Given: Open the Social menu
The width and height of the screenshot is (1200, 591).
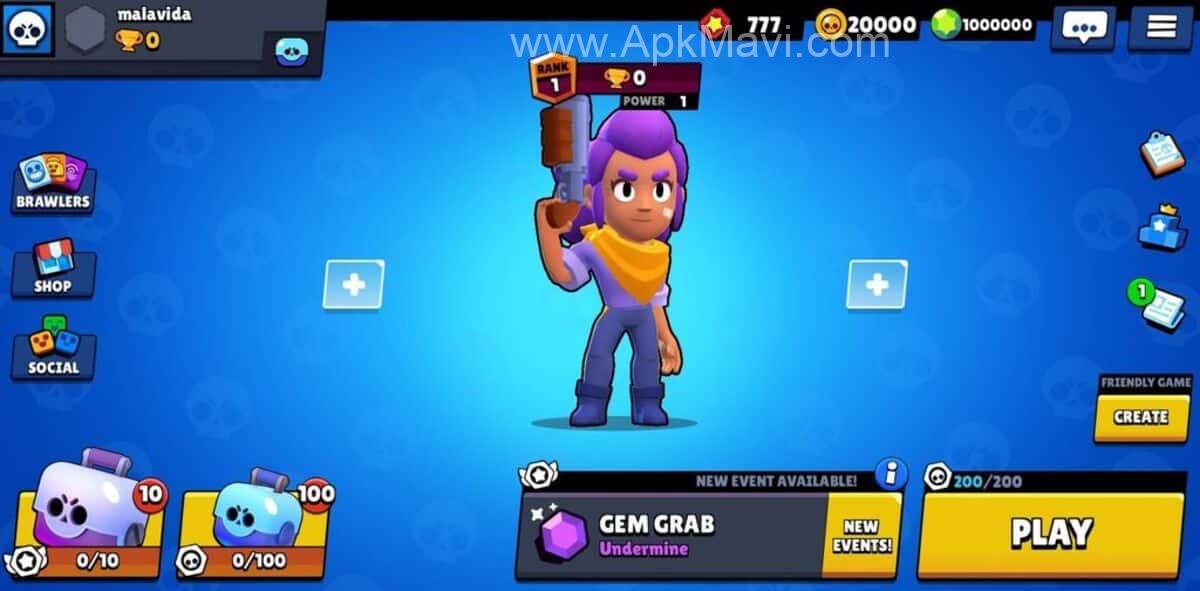Looking at the screenshot, I should click(x=53, y=350).
